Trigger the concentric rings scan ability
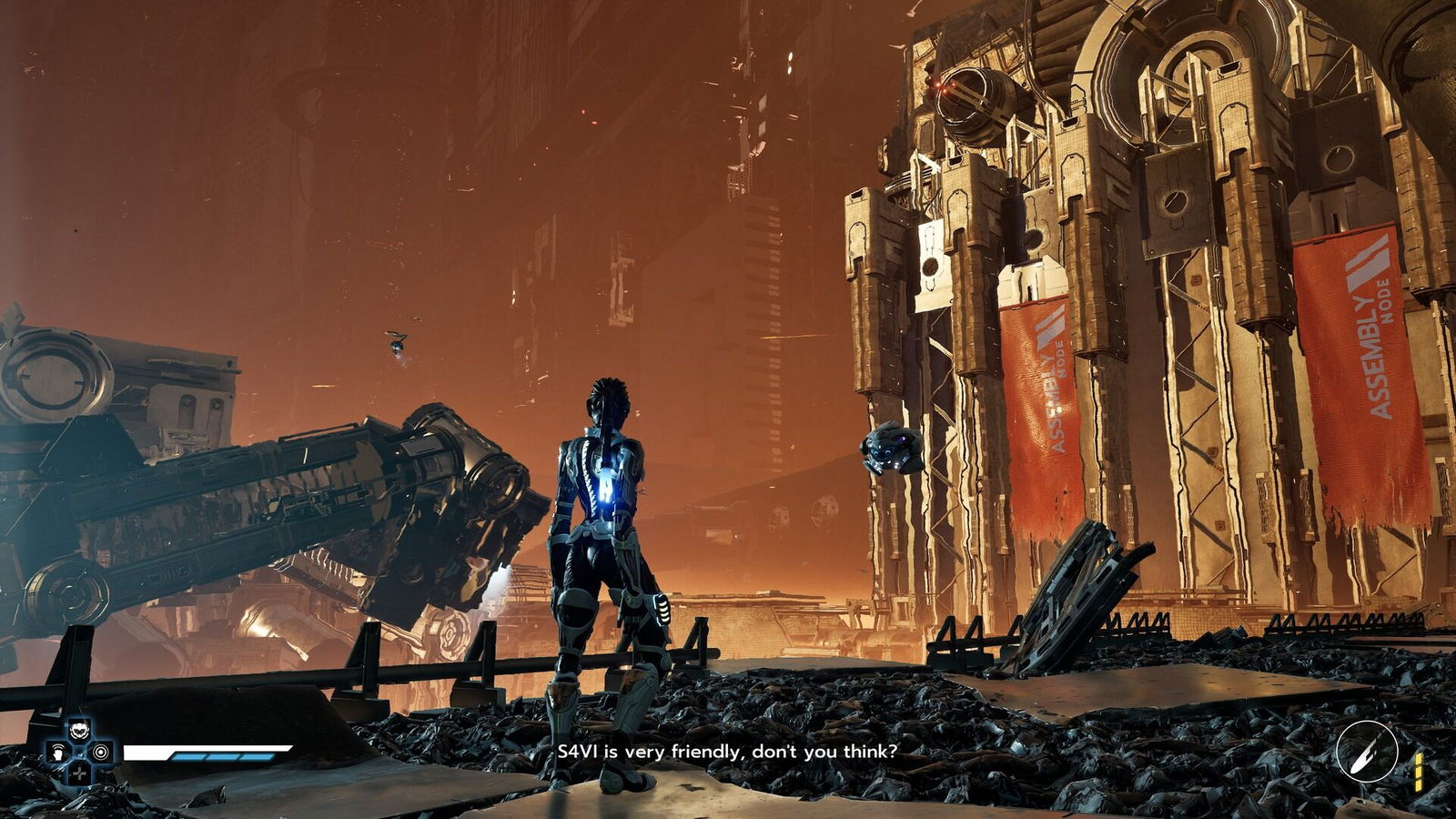The image size is (1456, 819). (x=101, y=753)
